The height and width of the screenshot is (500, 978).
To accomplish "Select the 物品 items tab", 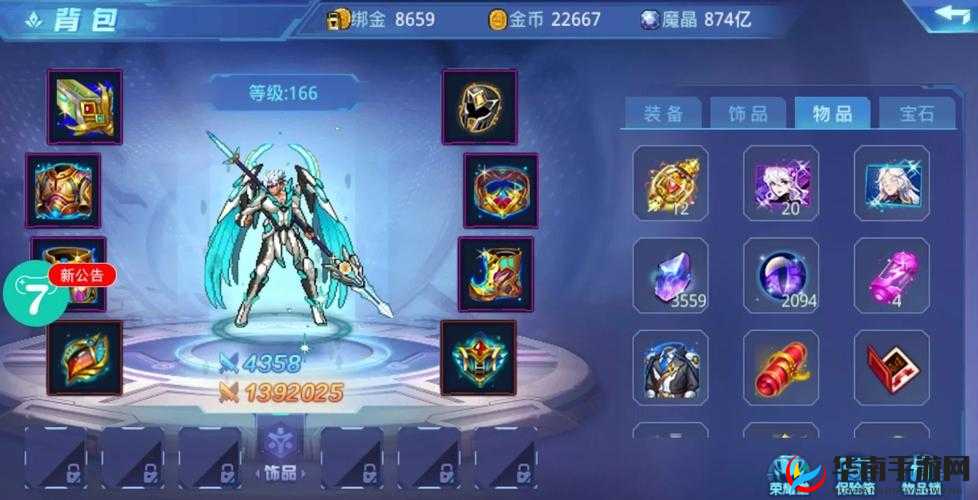I will tap(832, 114).
